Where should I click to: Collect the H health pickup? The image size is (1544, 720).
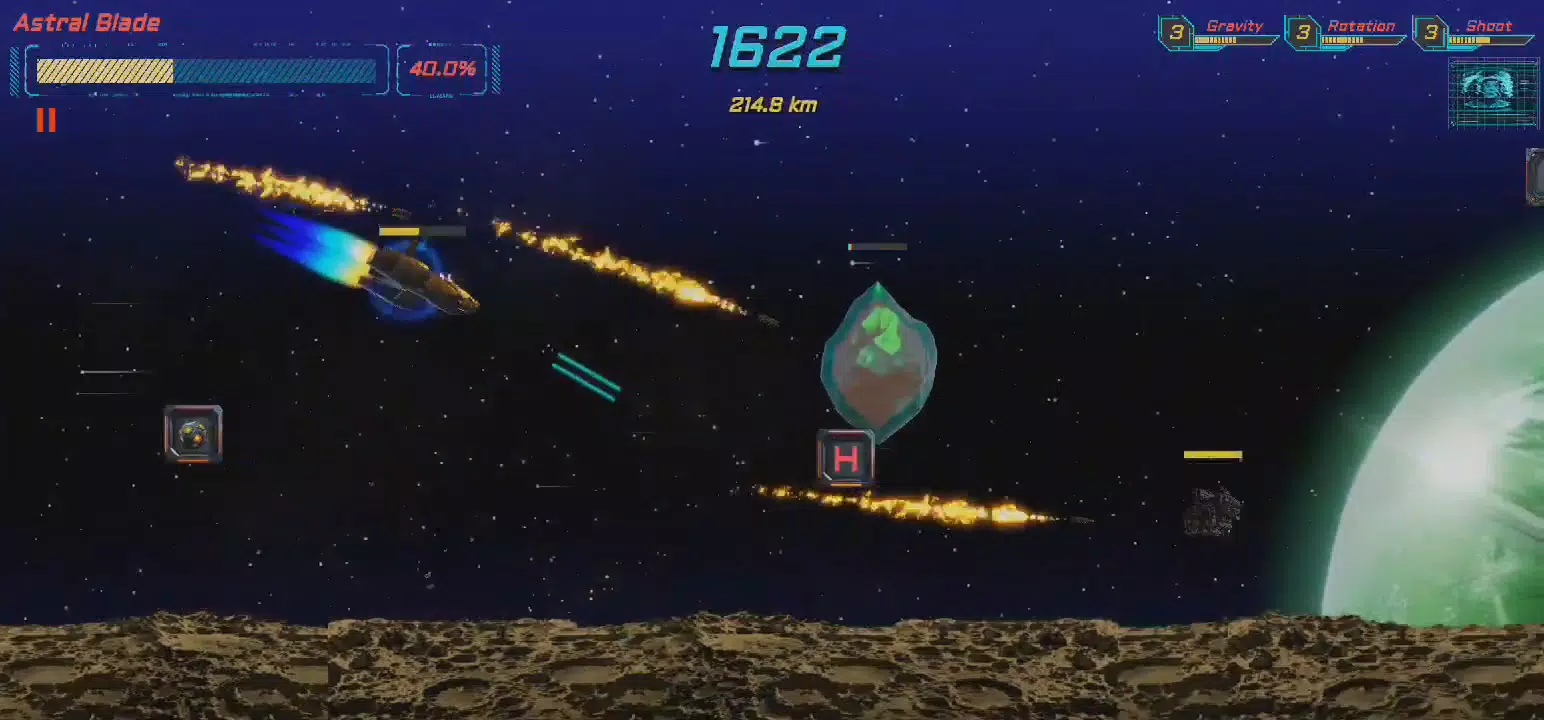pos(846,460)
